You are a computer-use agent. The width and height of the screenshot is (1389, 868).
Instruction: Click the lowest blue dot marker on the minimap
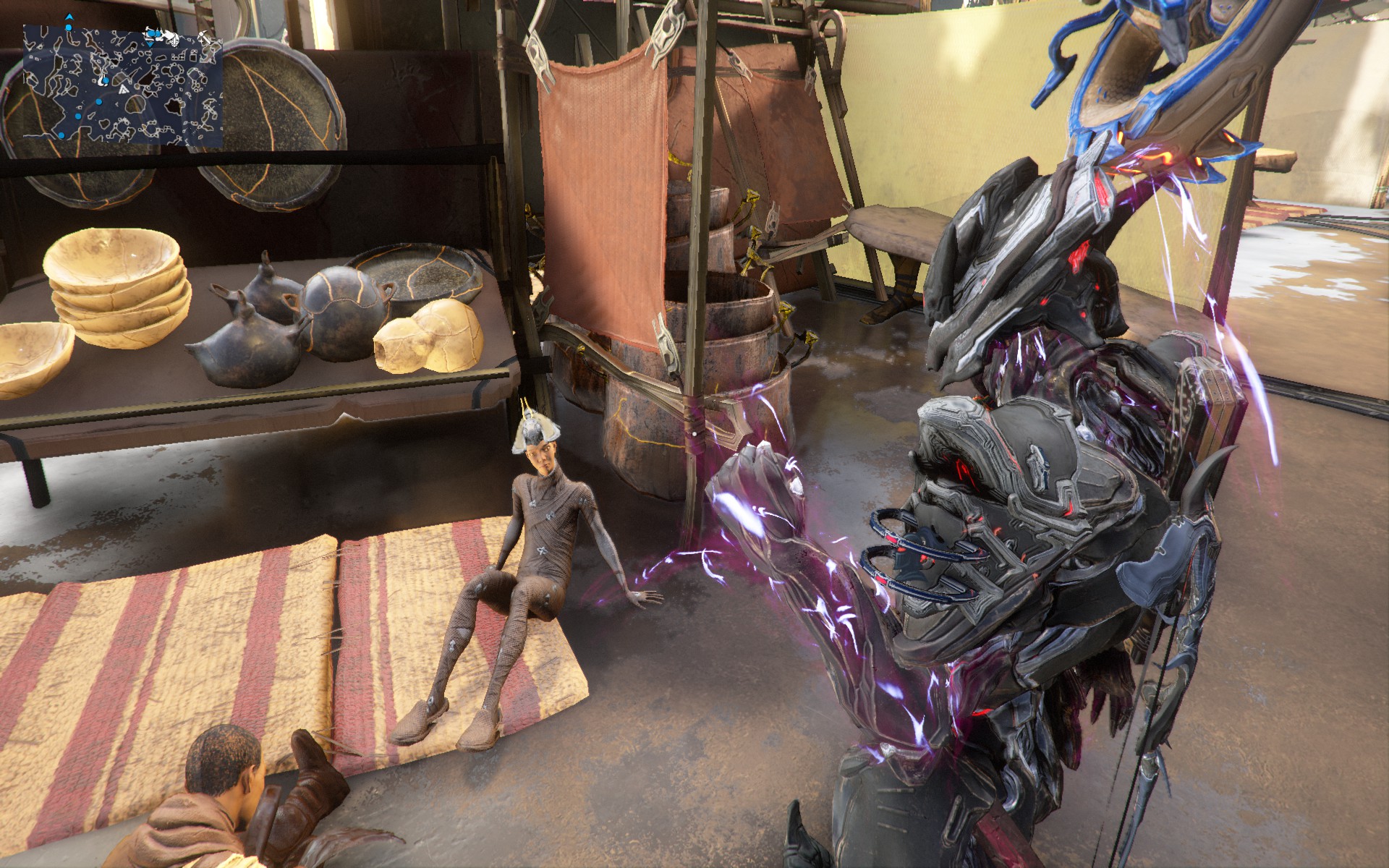click(61, 135)
